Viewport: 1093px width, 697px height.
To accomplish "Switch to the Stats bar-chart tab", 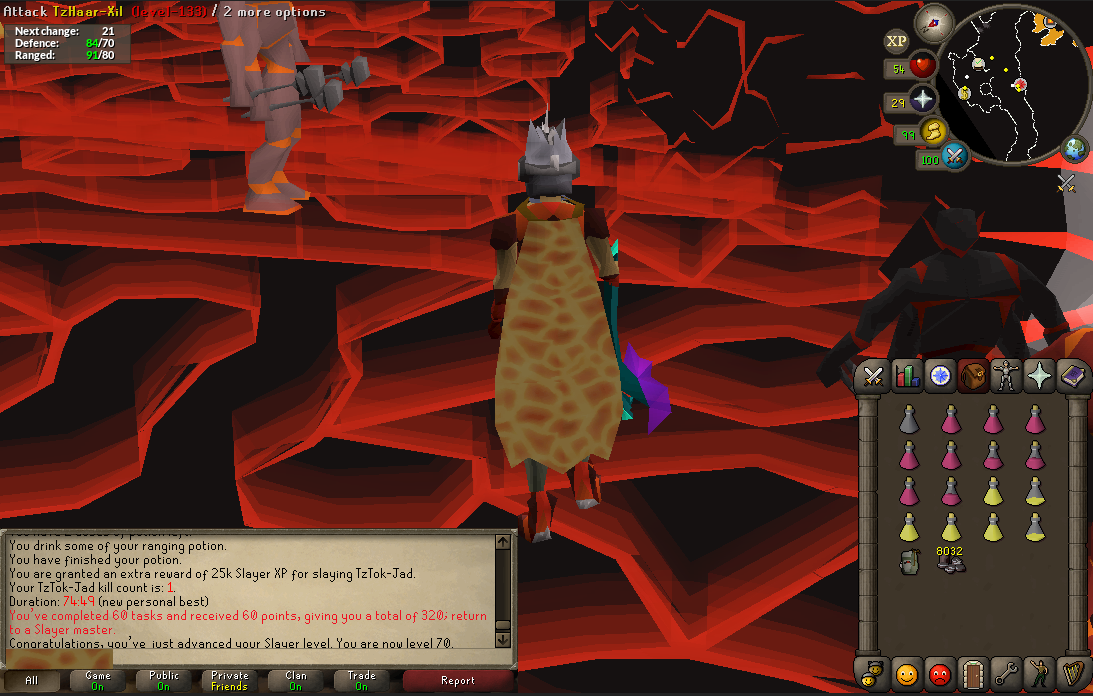I will point(906,376).
